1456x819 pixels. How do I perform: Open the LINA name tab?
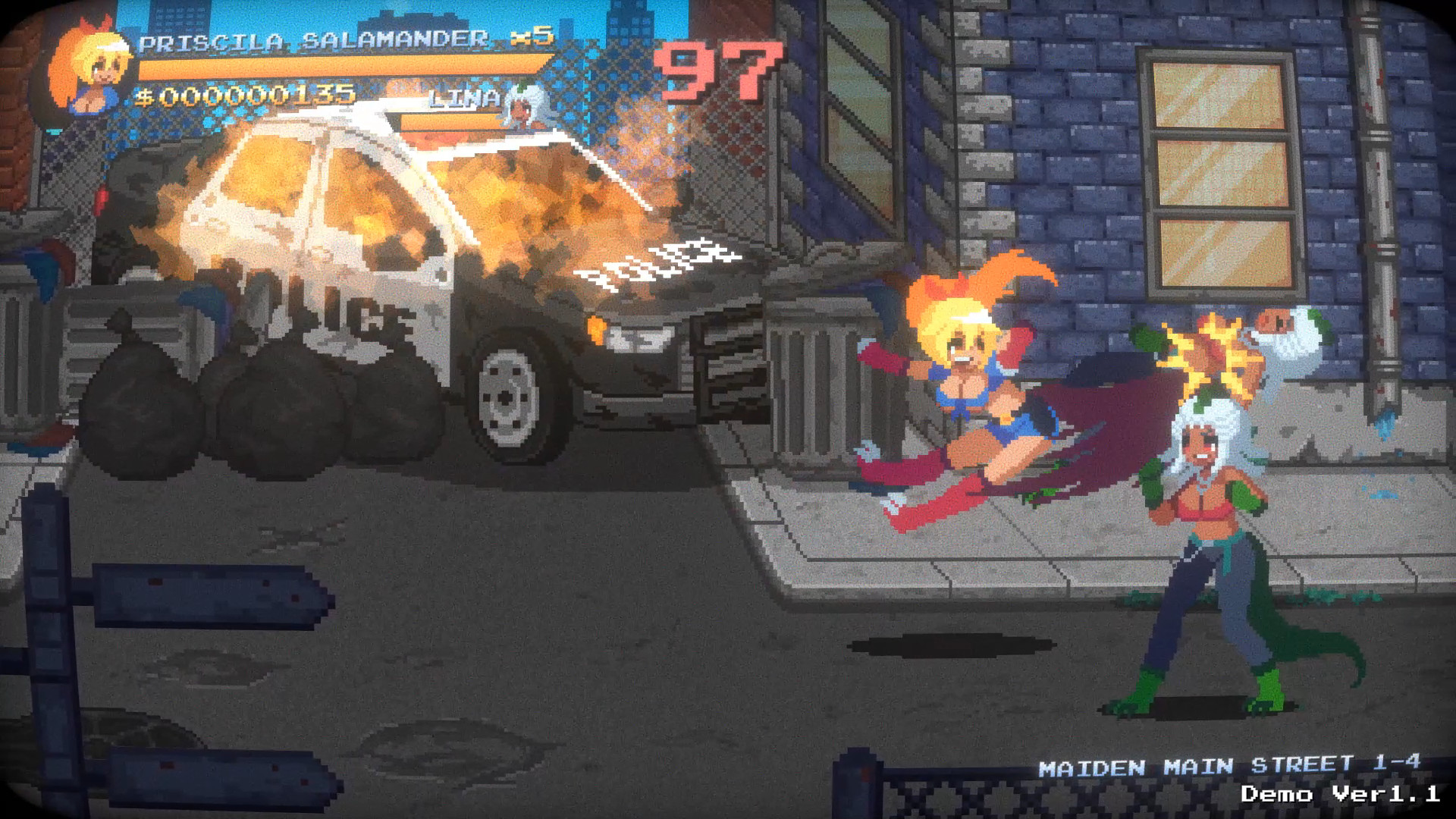[464, 99]
